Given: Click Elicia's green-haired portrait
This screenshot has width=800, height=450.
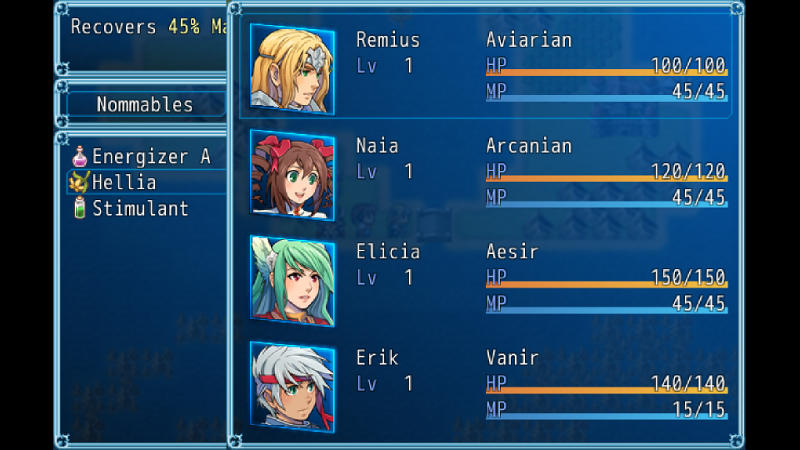Looking at the screenshot, I should point(292,281).
